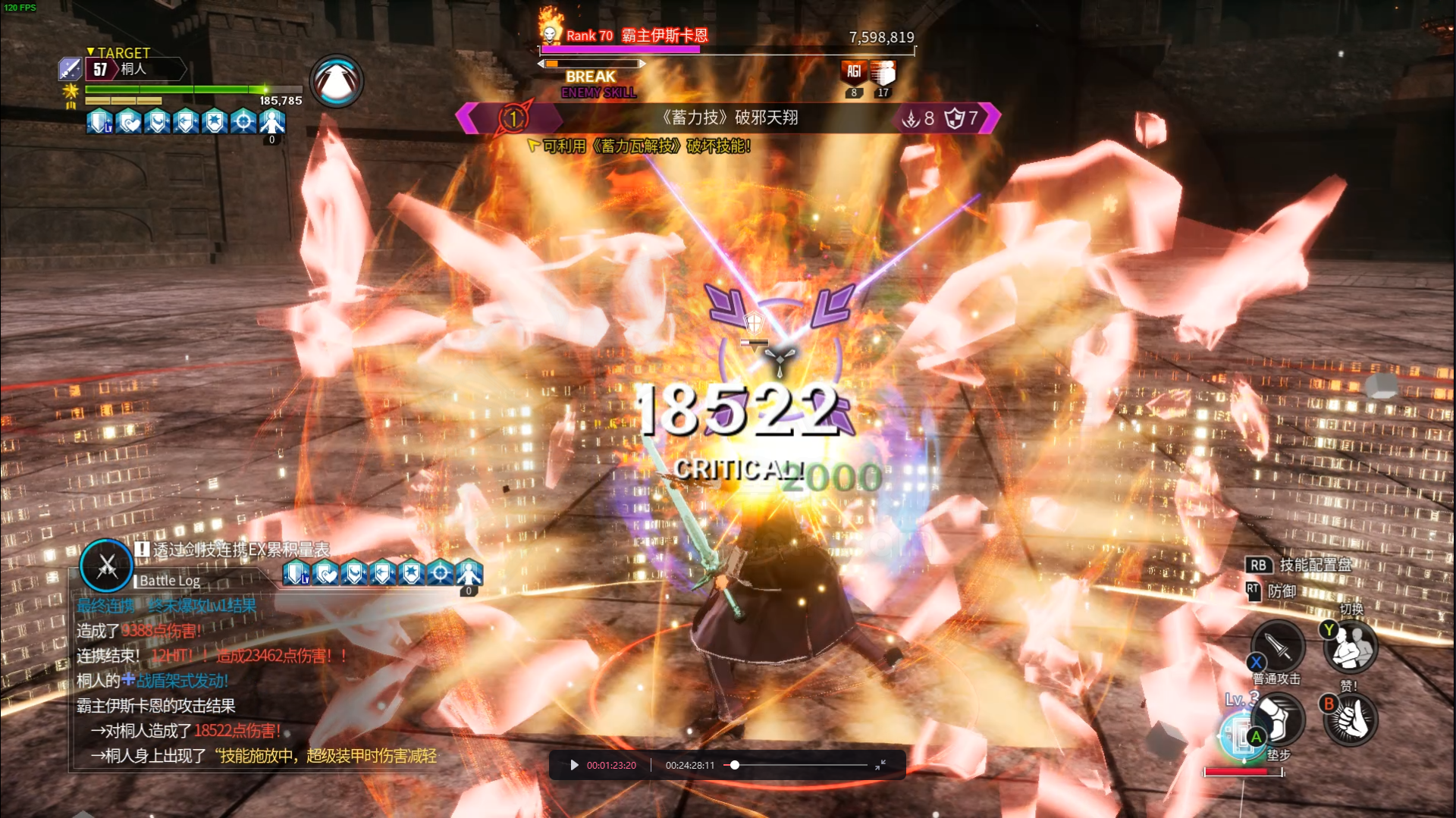
Task: Click the crossed swords Battle Log icon
Action: click(x=106, y=566)
